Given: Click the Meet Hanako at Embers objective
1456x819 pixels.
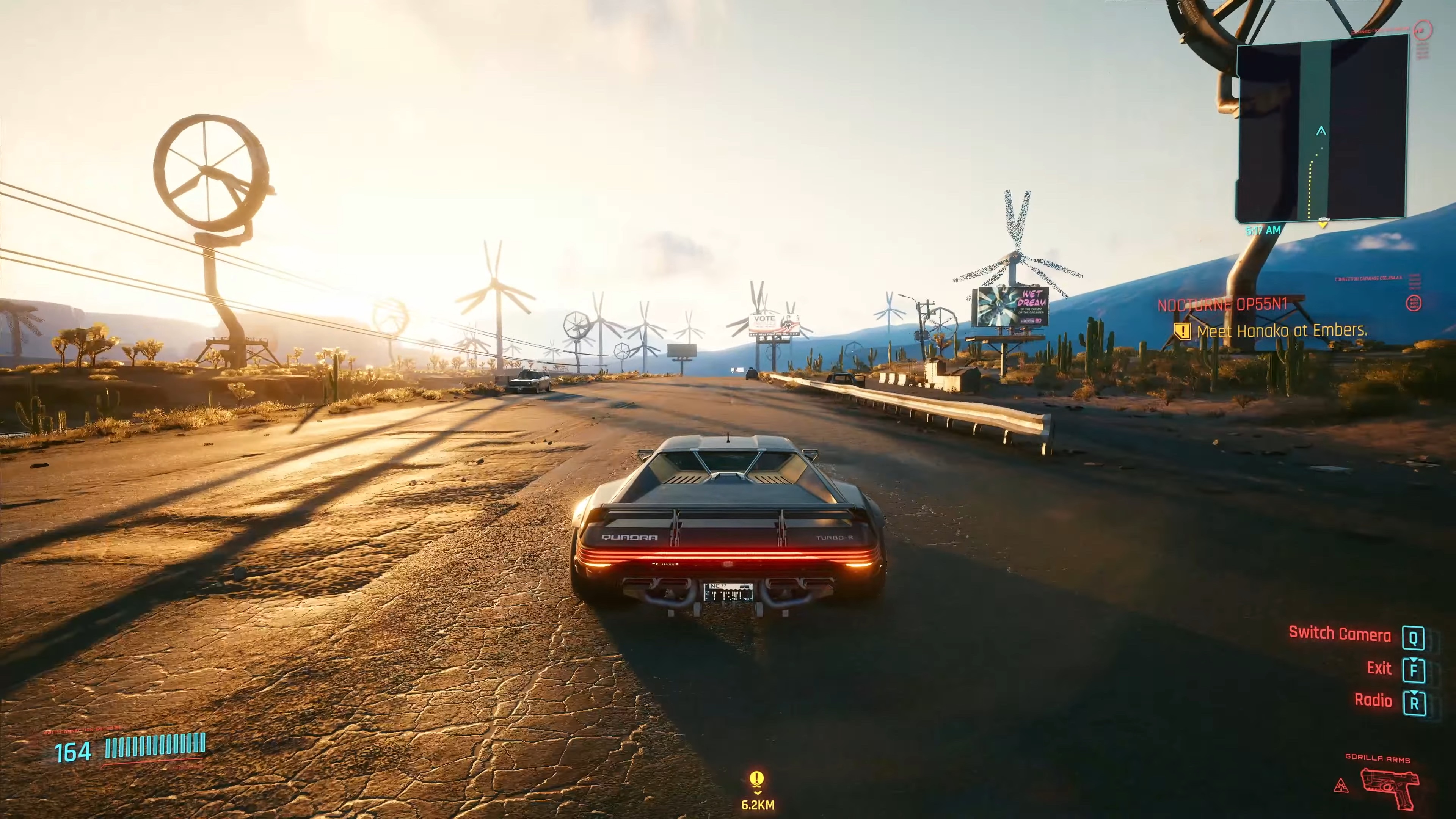Looking at the screenshot, I should tap(1281, 331).
